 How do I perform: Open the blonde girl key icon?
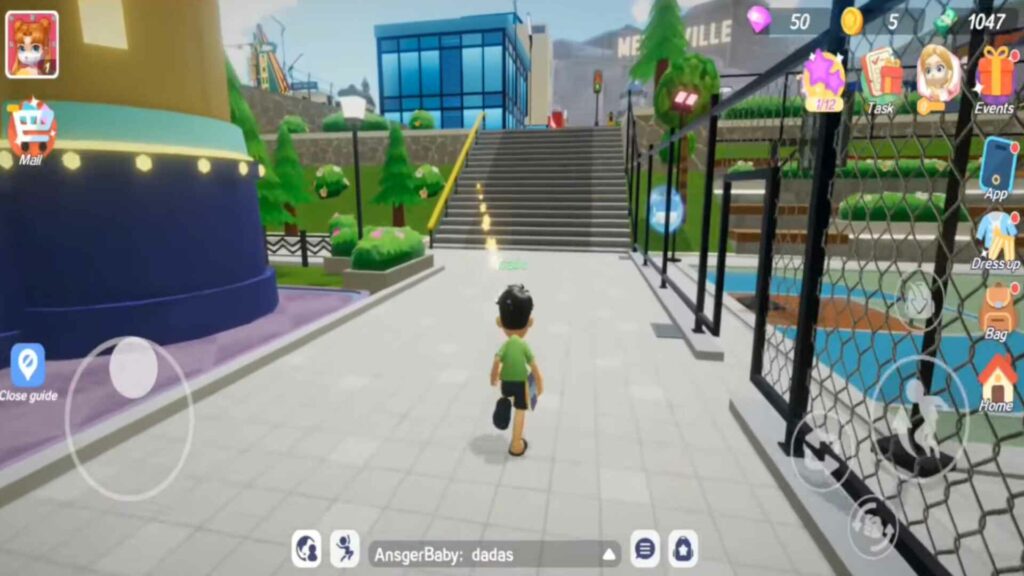coord(938,78)
